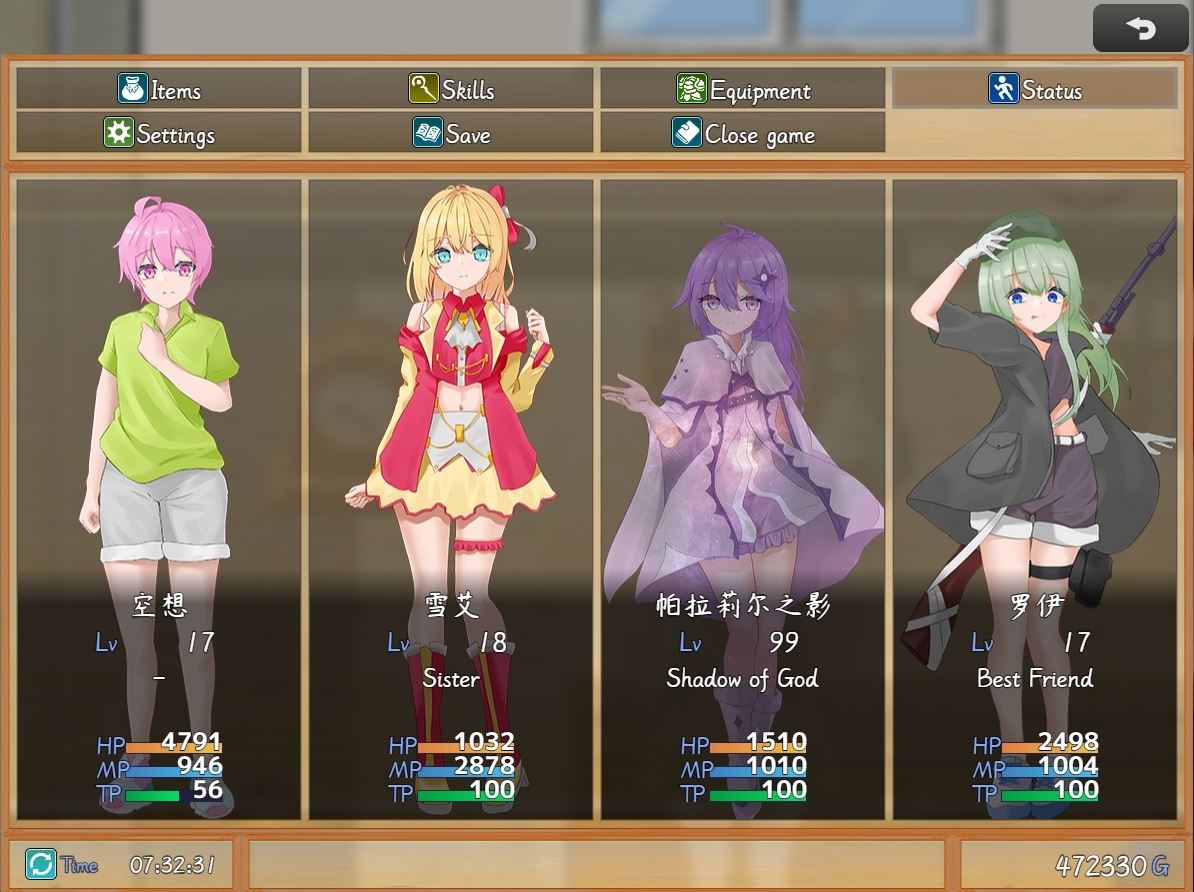Open the Settings menu
This screenshot has width=1194, height=892.
pos(159,134)
